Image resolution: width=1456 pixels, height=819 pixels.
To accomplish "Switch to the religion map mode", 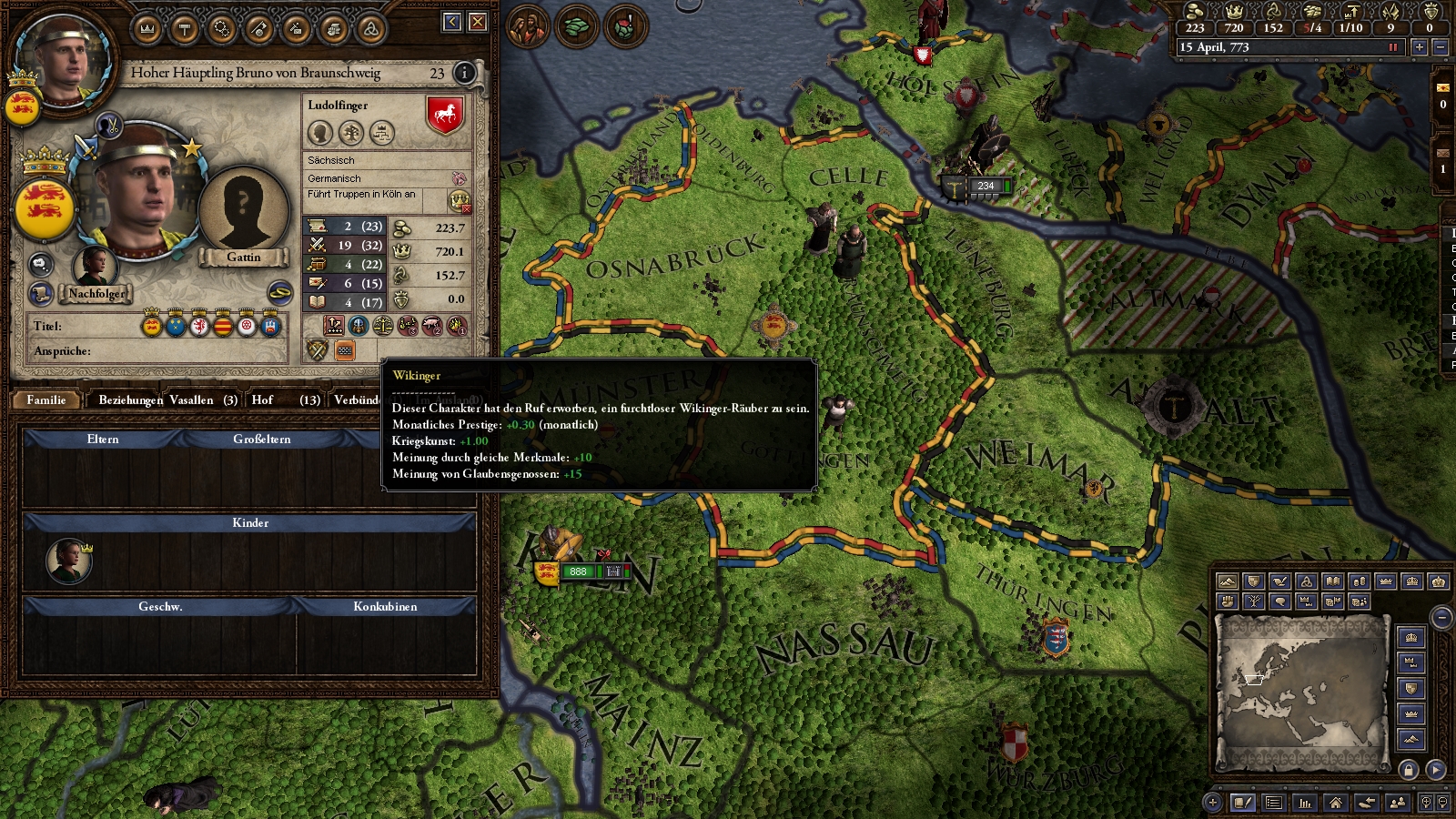I will [1307, 581].
